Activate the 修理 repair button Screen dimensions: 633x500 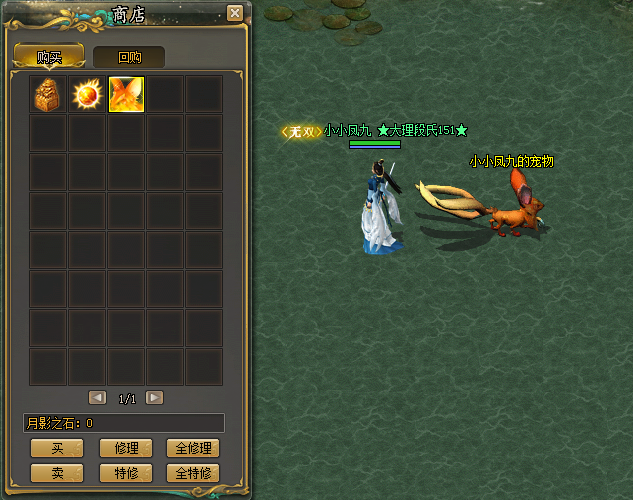click(x=126, y=448)
